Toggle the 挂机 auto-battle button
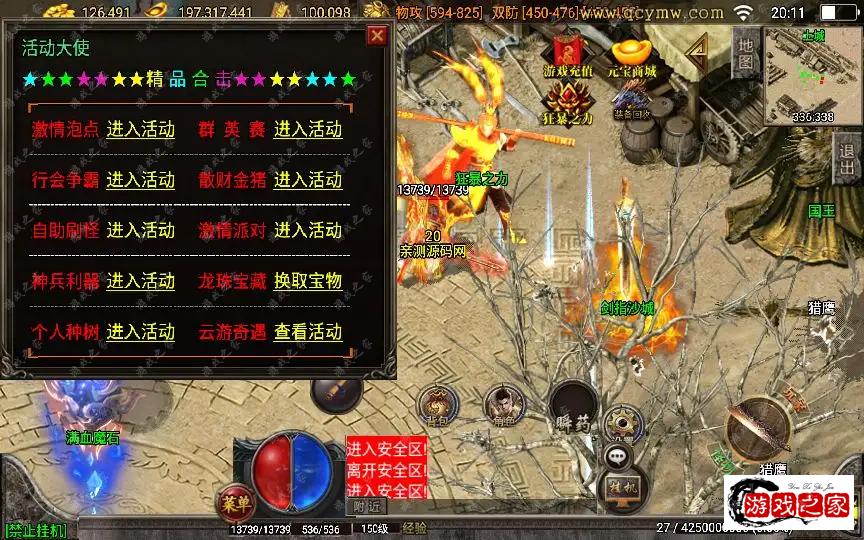Viewport: 864px width, 540px height. click(x=622, y=488)
